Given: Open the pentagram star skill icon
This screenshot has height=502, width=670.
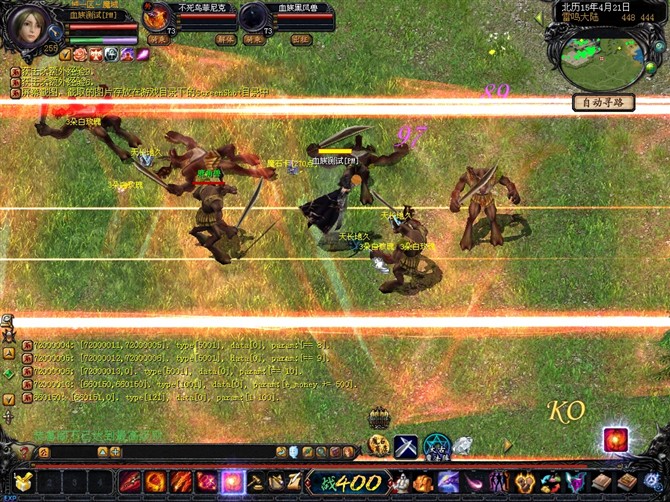Looking at the screenshot, I should [437, 446].
